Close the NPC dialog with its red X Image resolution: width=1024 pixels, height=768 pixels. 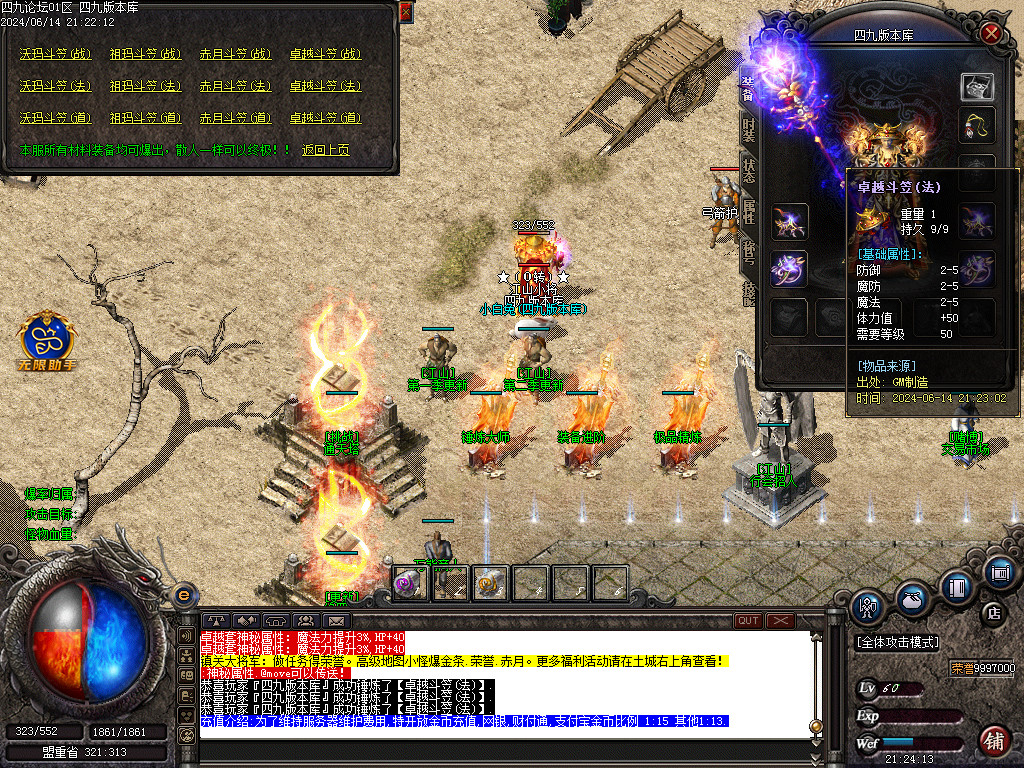(x=405, y=11)
